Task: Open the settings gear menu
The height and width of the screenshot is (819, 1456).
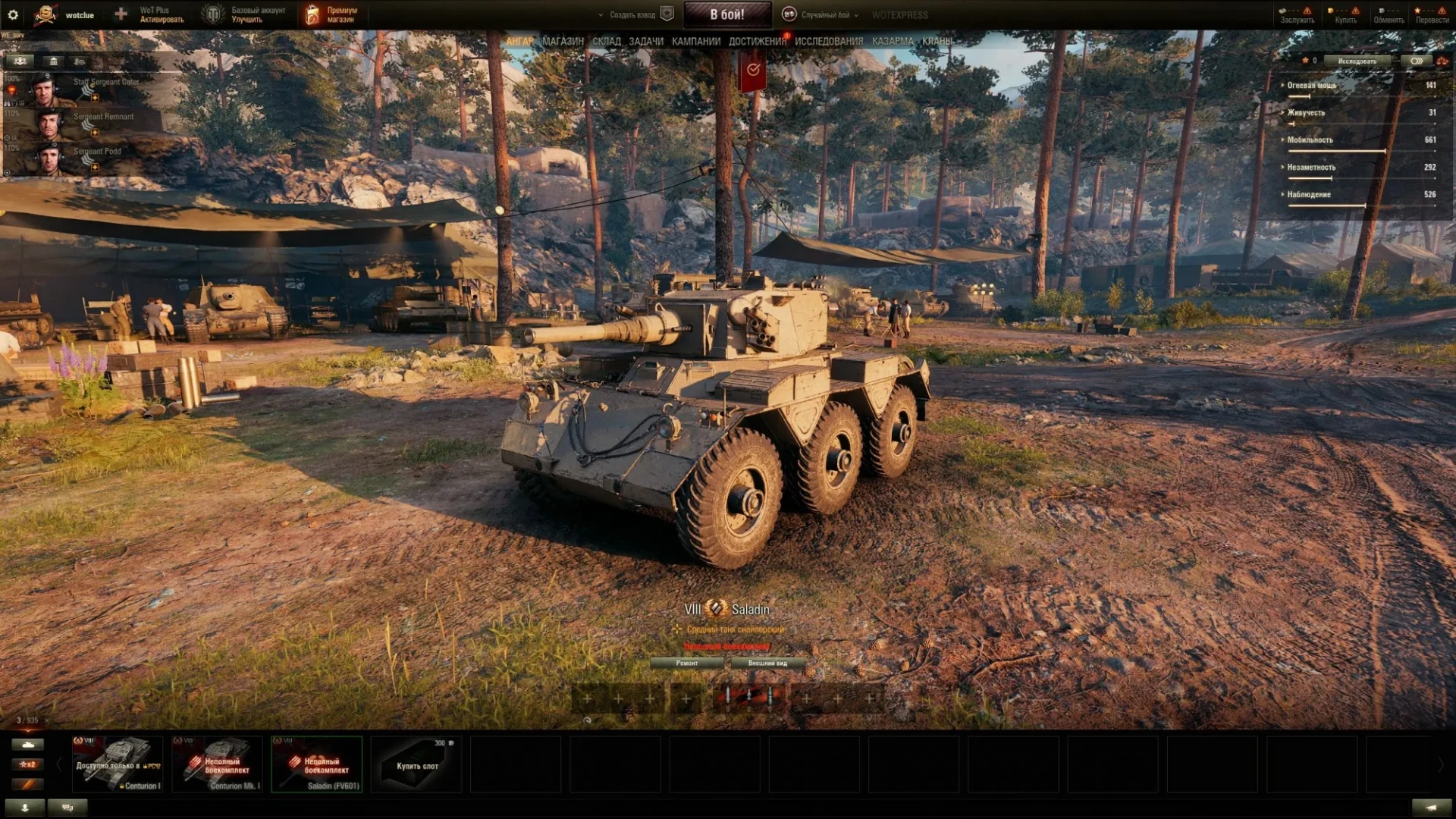Action: coord(13,14)
